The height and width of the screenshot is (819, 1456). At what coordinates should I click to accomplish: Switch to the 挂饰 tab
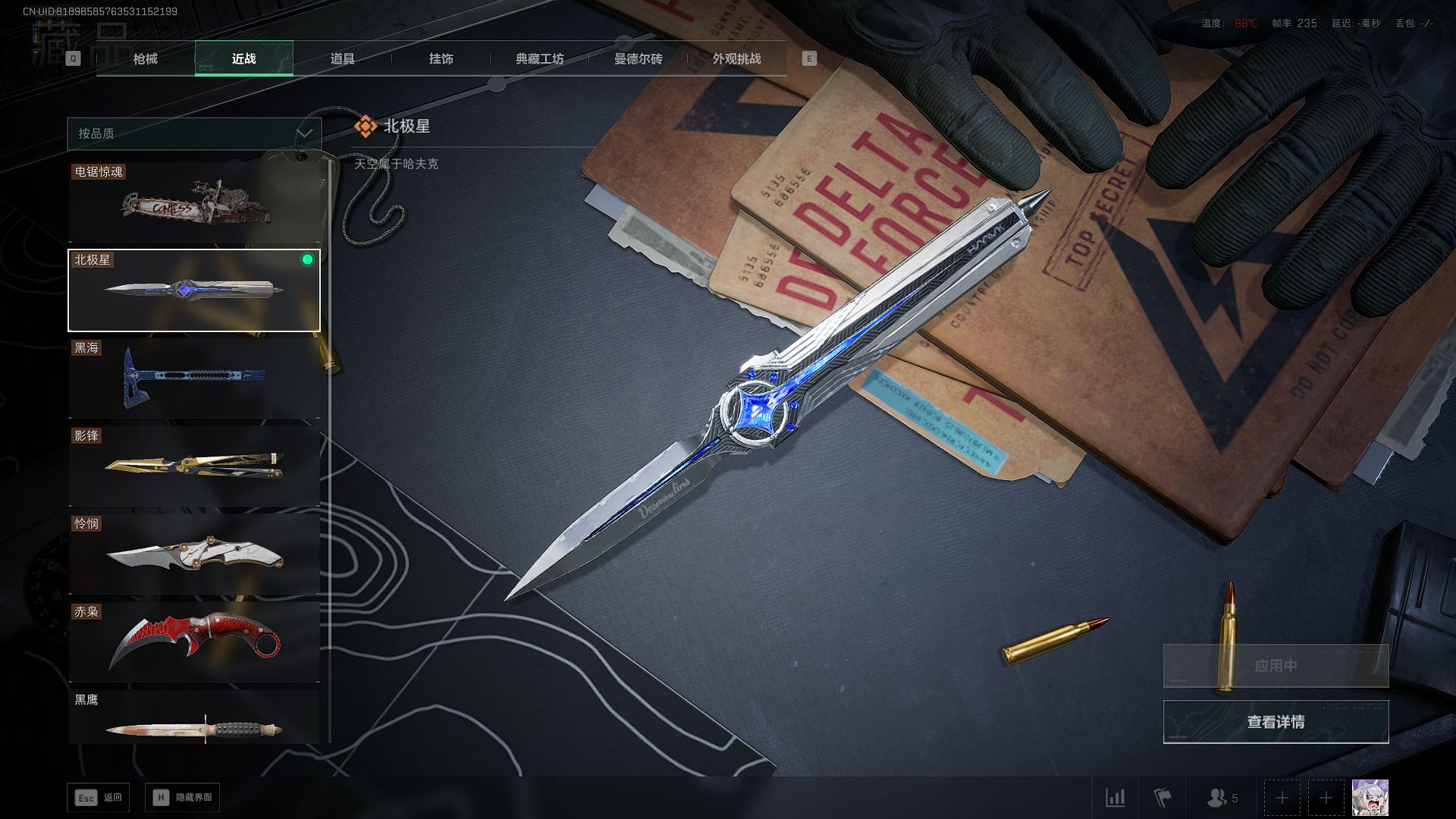[441, 59]
